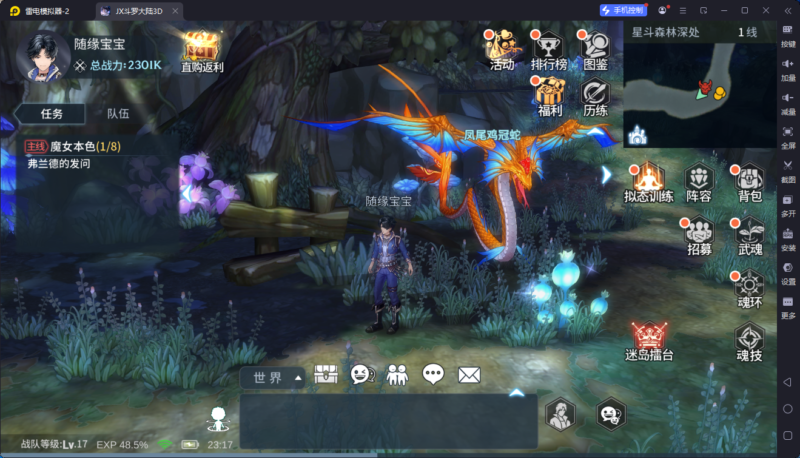Open the 福利 welfare icon
Screen dimensions: 800x458
(550, 95)
